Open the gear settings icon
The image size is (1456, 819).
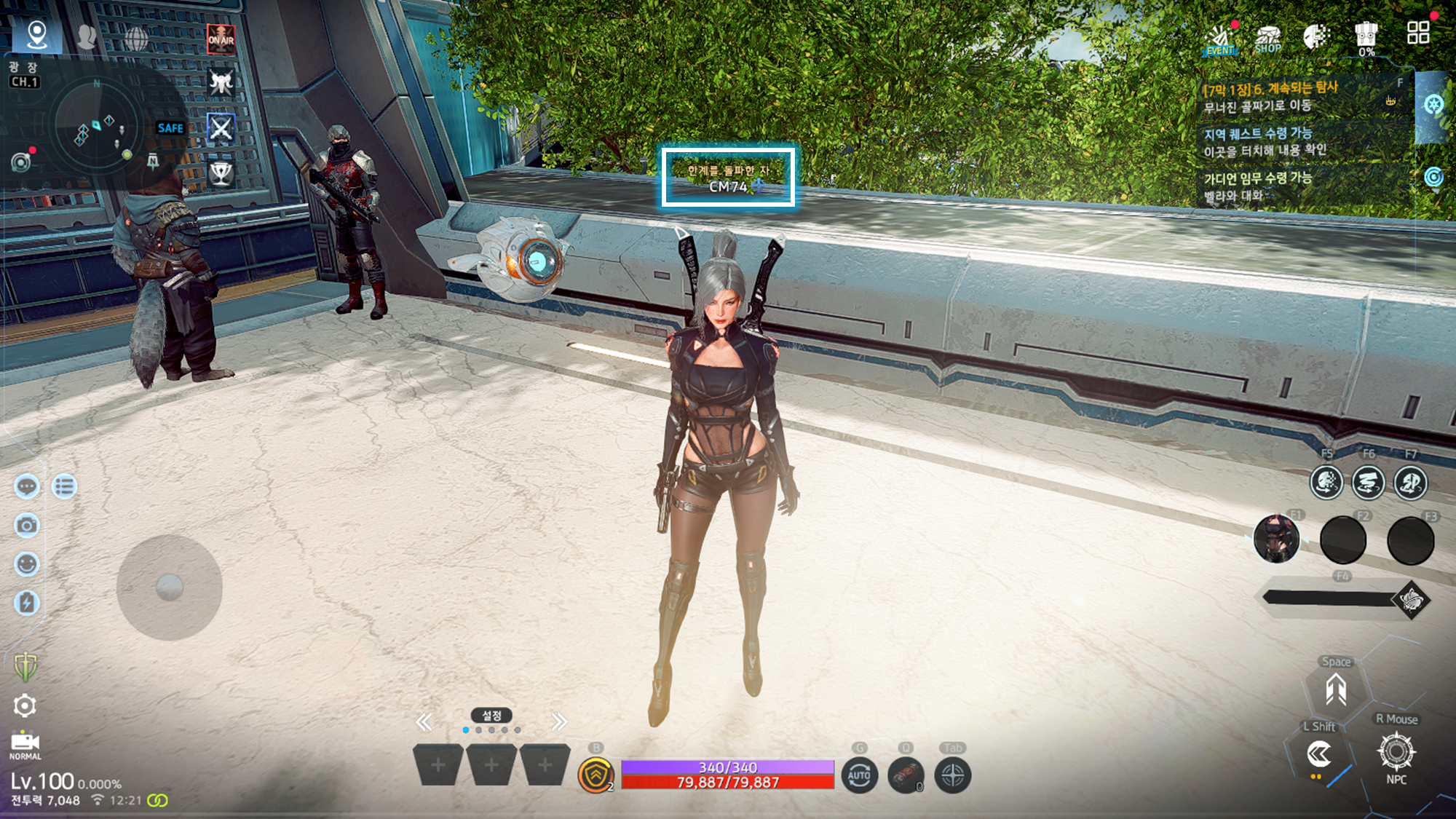[25, 705]
